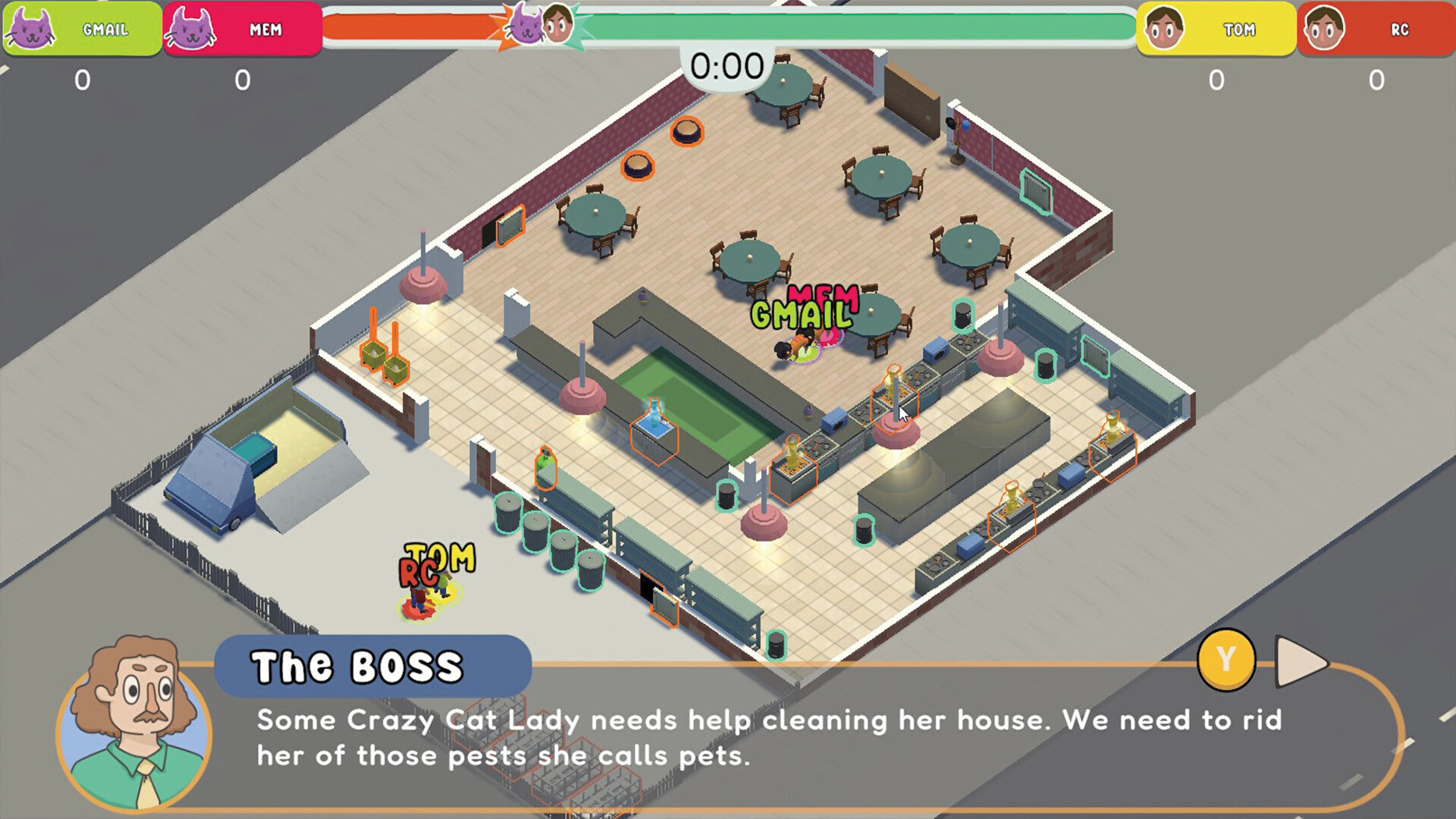Click MEM's cat avatar on the red badge

(193, 29)
